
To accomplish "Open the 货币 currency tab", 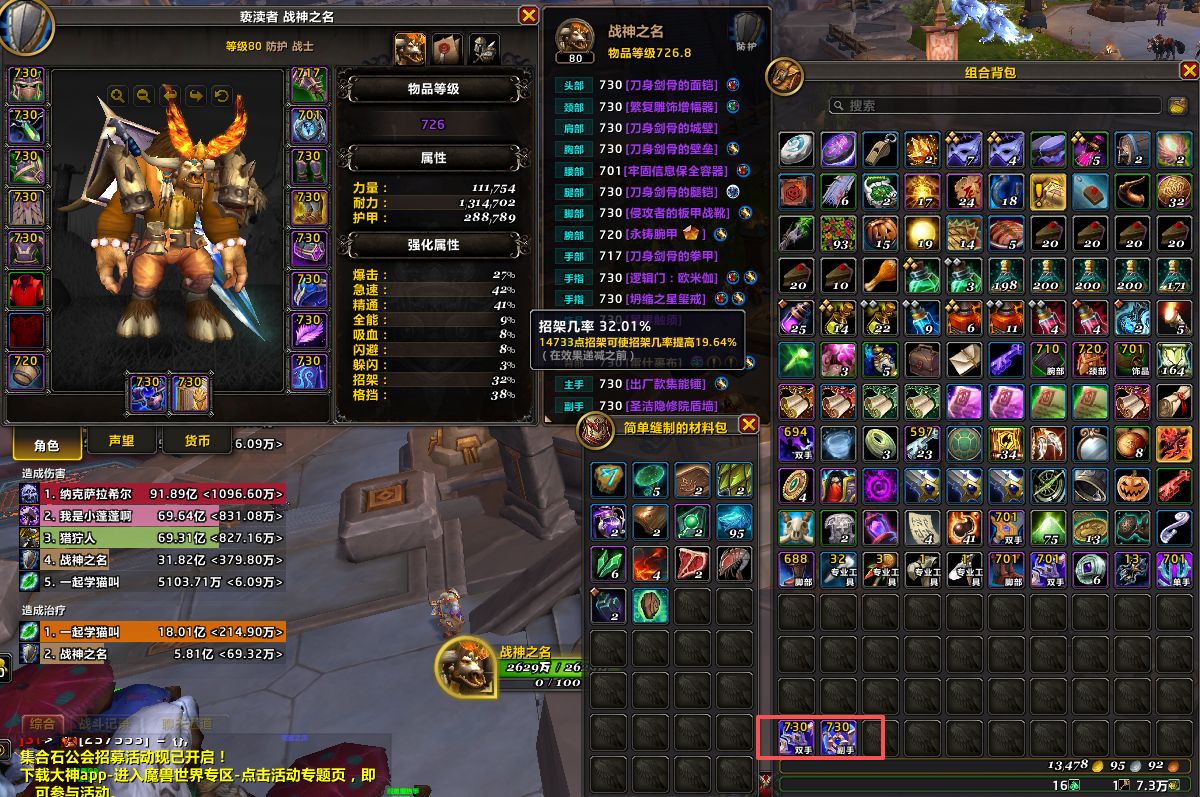I will [197, 442].
